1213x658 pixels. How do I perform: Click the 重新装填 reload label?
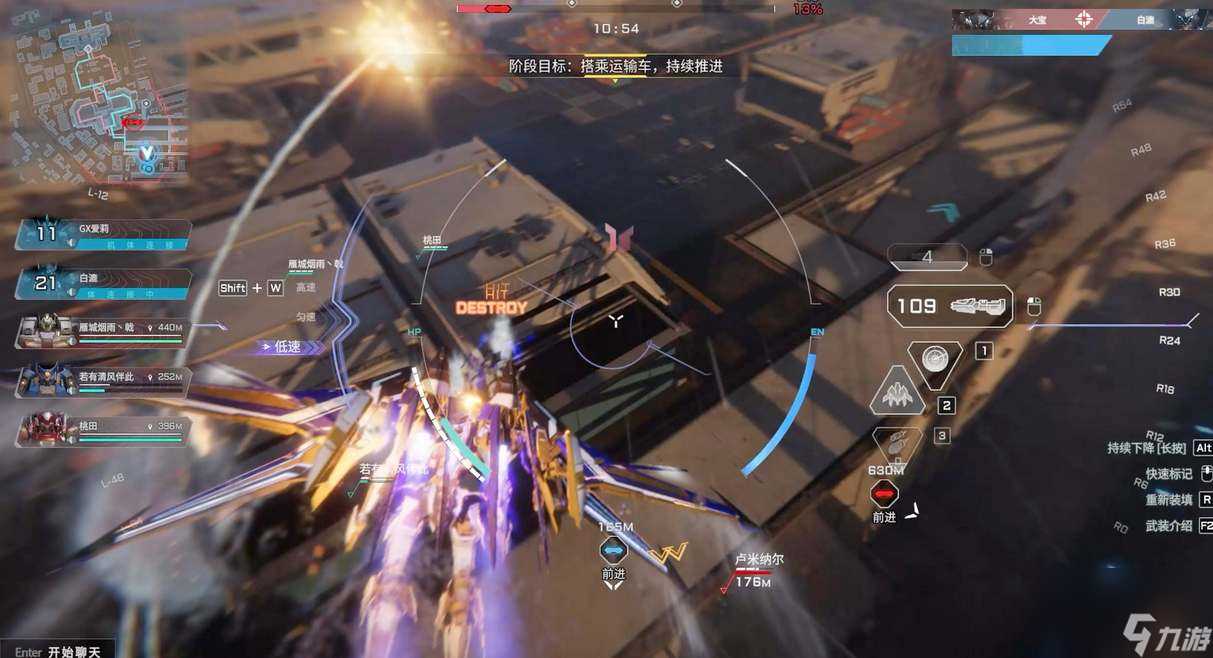pyautogui.click(x=1168, y=500)
